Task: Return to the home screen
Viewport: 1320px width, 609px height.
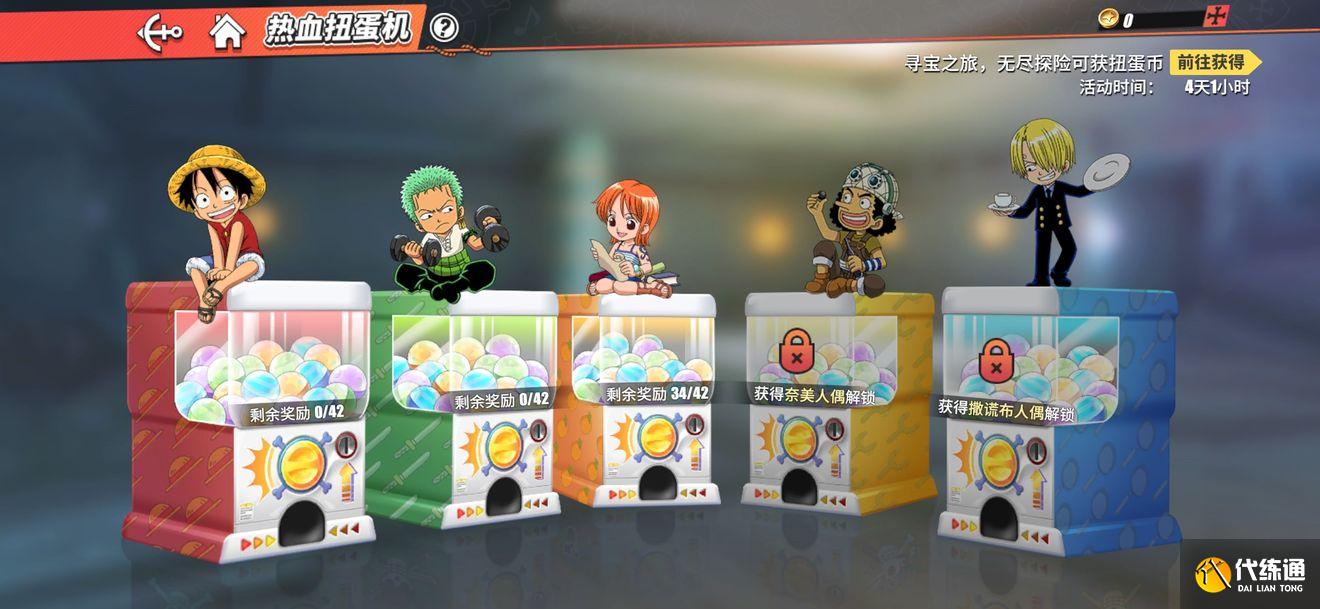Action: click(227, 32)
